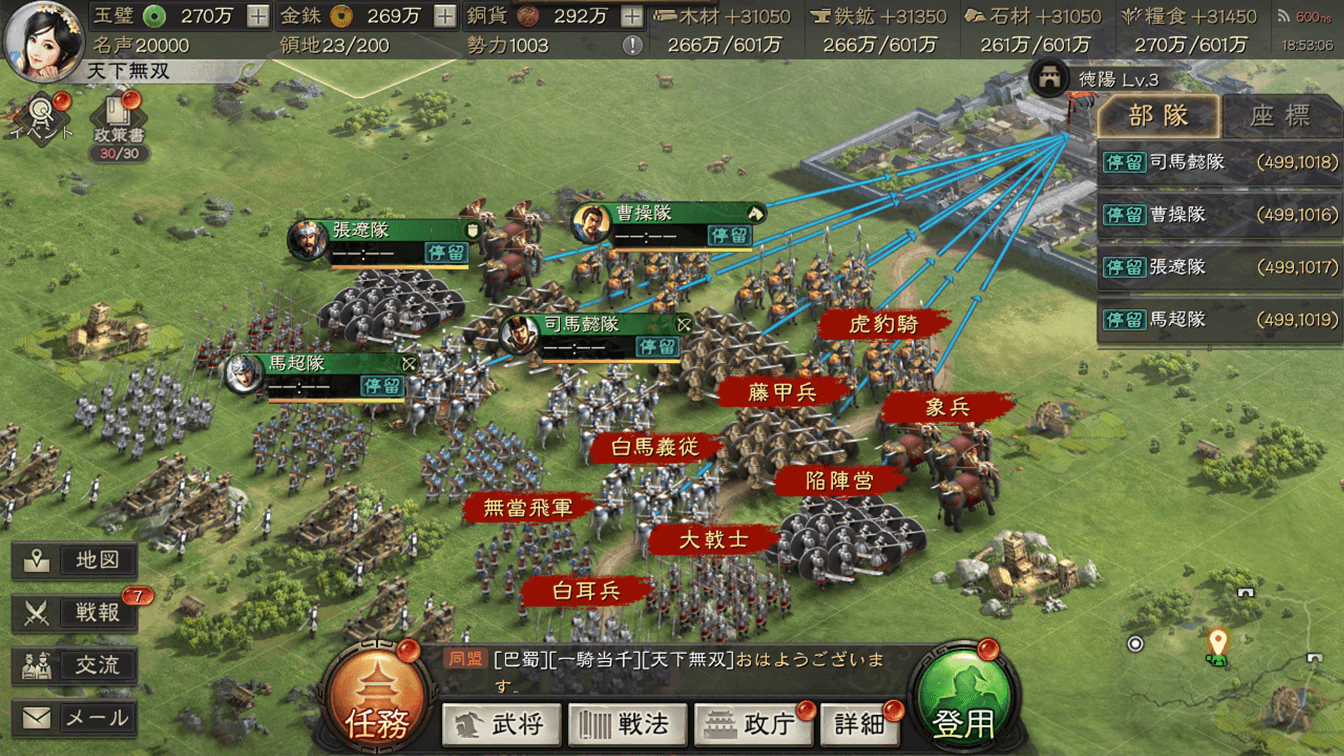Check the メール mailbox
This screenshot has height=756, width=1344.
coord(75,718)
